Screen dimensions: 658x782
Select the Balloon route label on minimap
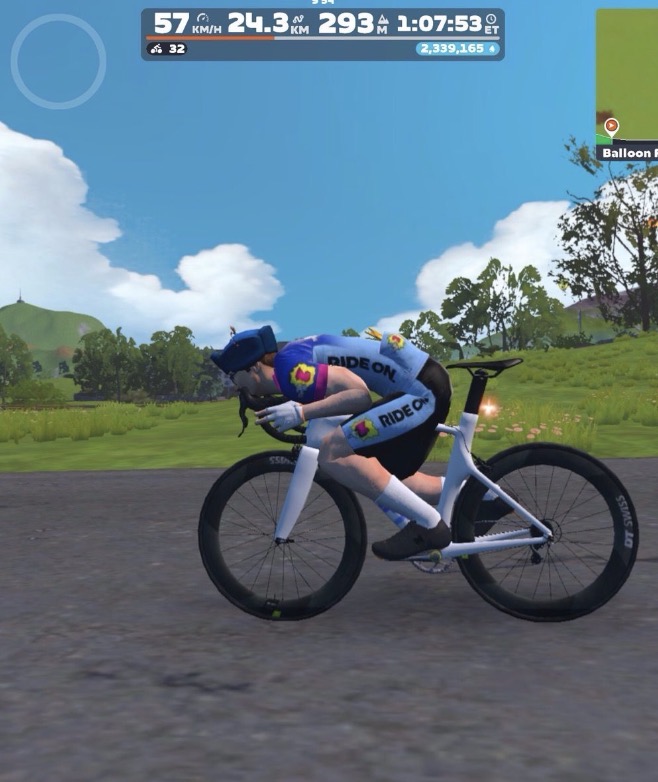pyautogui.click(x=629, y=153)
